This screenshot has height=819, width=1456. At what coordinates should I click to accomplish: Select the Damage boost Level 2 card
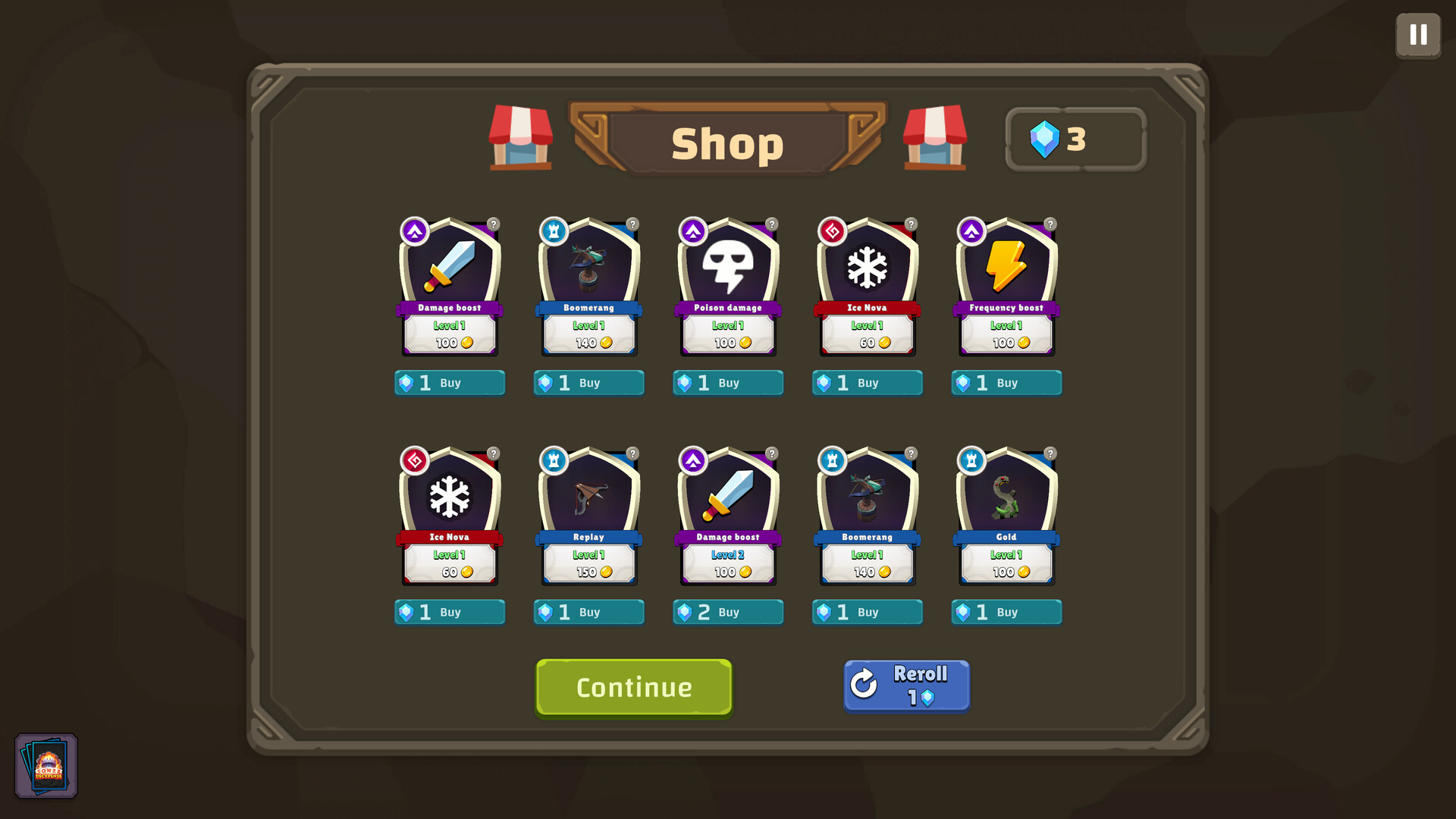(728, 516)
